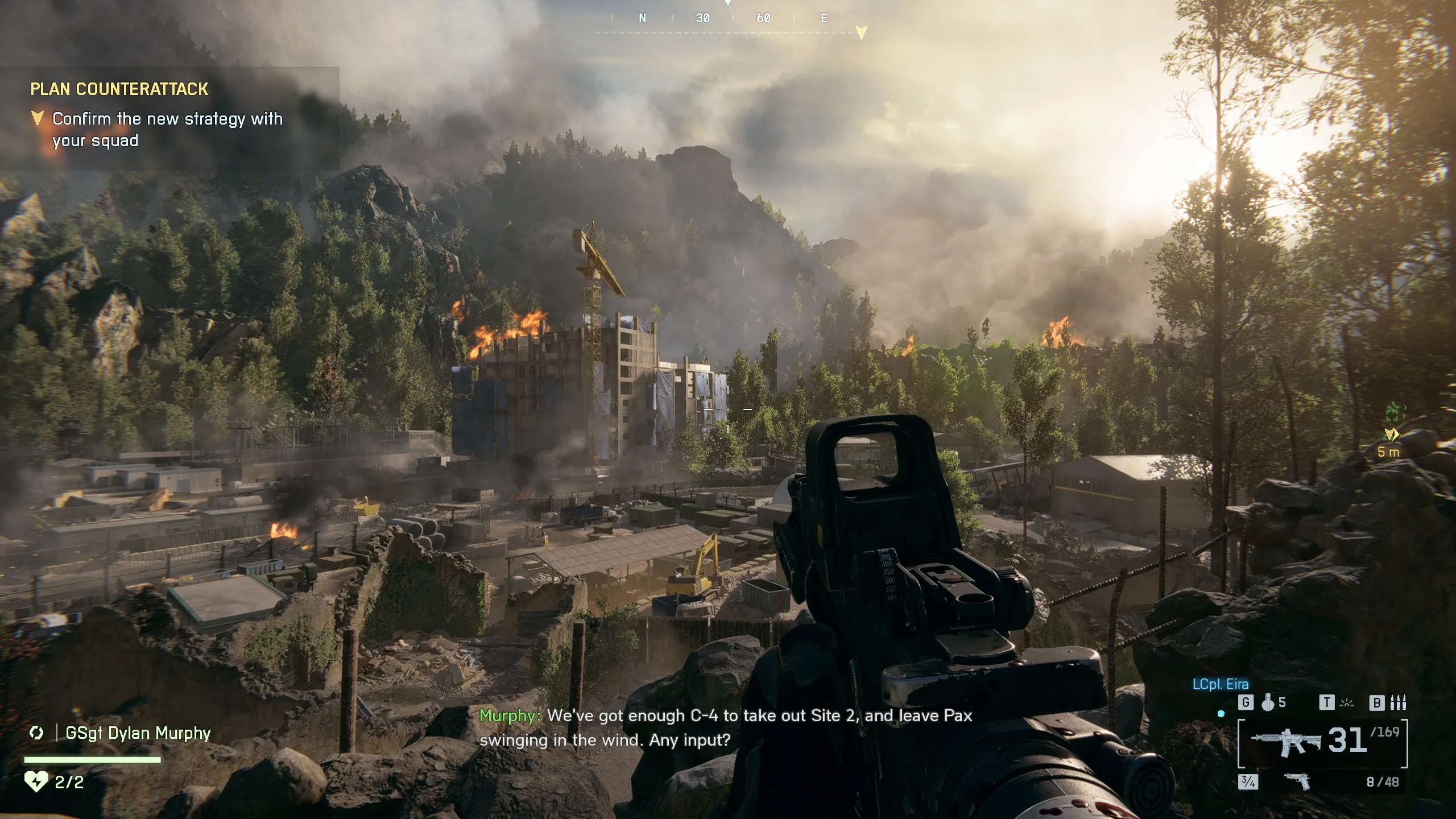
Task: Select the LCpl. Eira nameplate
Action: tap(1221, 683)
